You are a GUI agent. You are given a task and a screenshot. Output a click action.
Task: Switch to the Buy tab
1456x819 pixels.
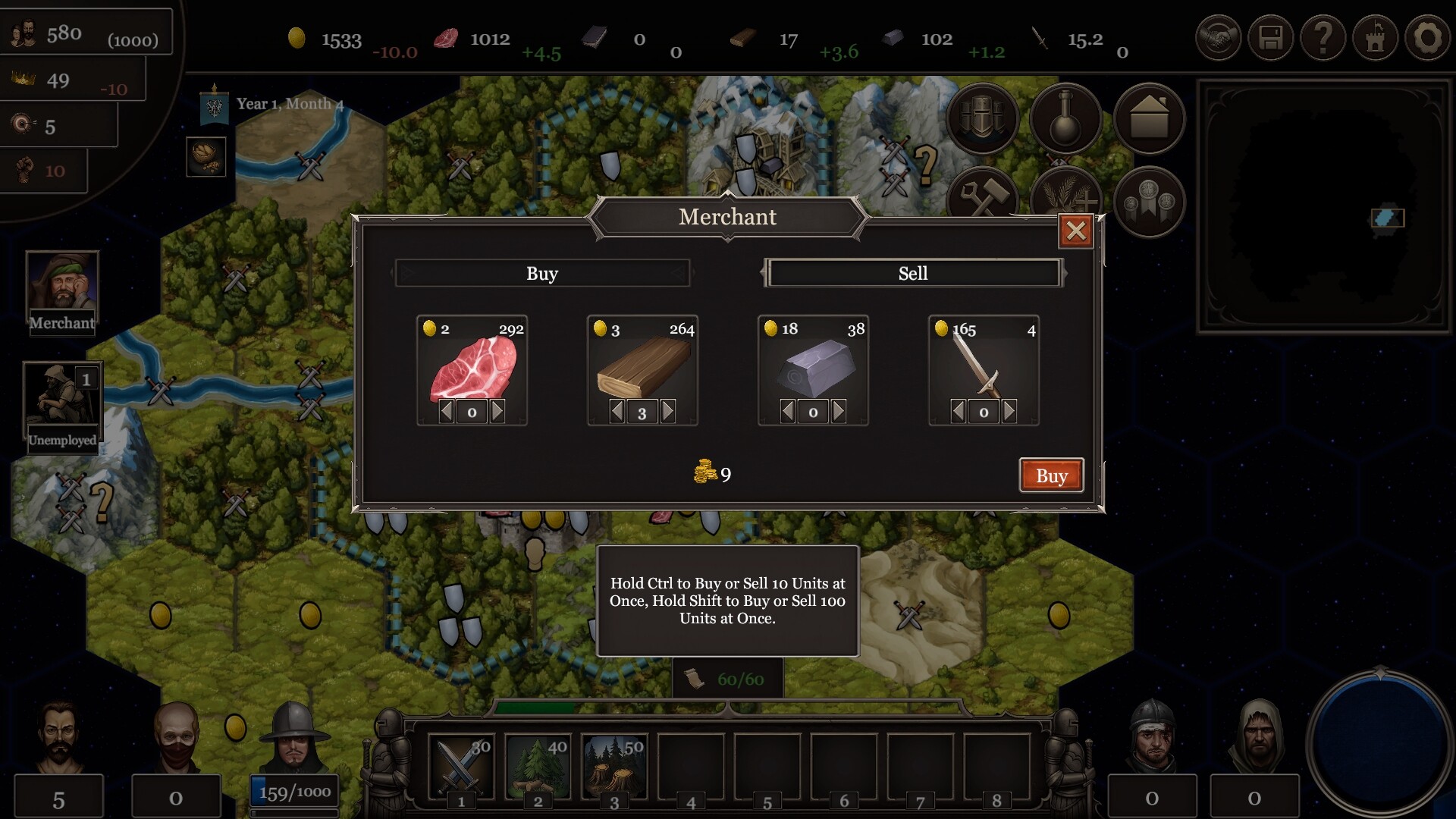coord(542,273)
